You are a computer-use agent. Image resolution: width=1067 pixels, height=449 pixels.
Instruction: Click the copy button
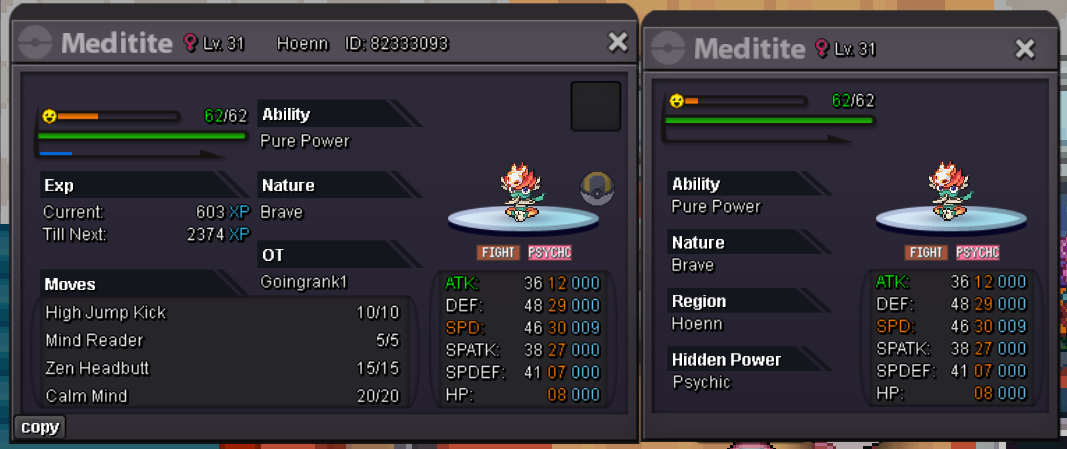click(x=40, y=427)
